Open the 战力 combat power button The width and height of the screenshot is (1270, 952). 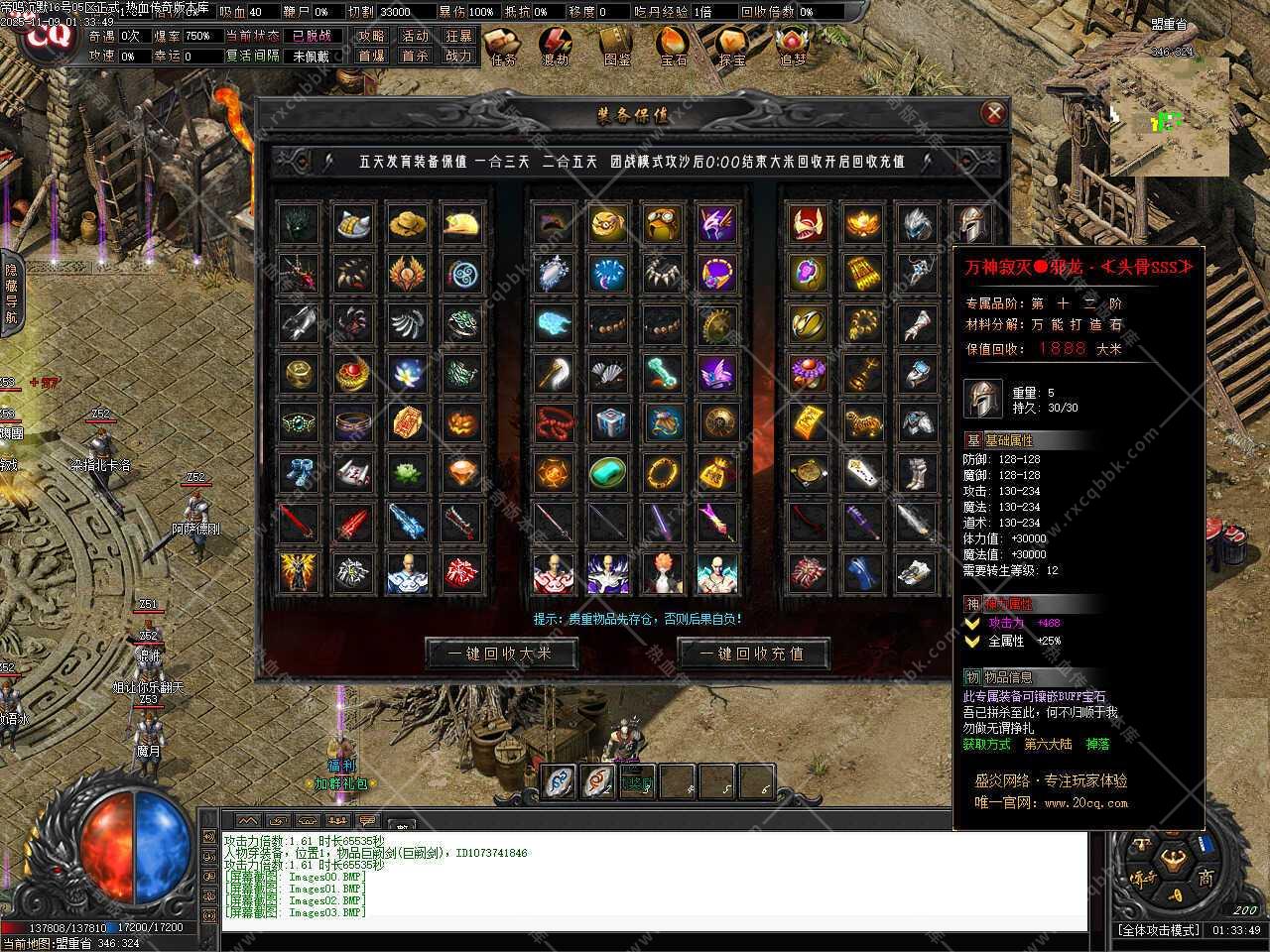click(458, 57)
